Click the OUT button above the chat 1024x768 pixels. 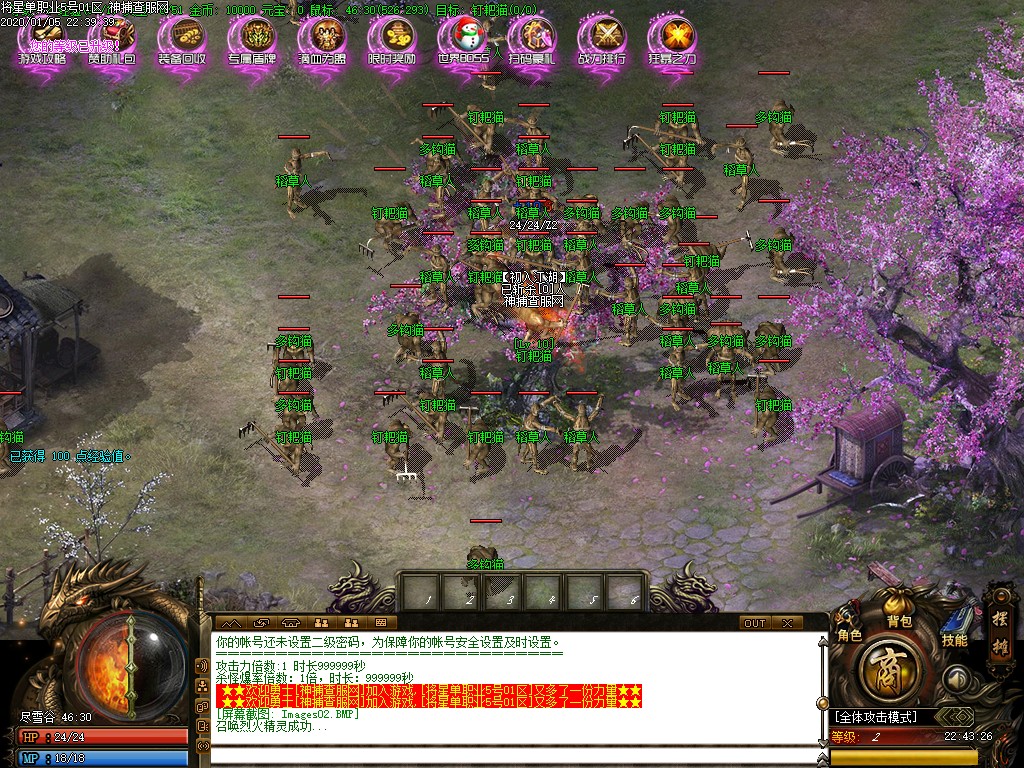(x=754, y=623)
